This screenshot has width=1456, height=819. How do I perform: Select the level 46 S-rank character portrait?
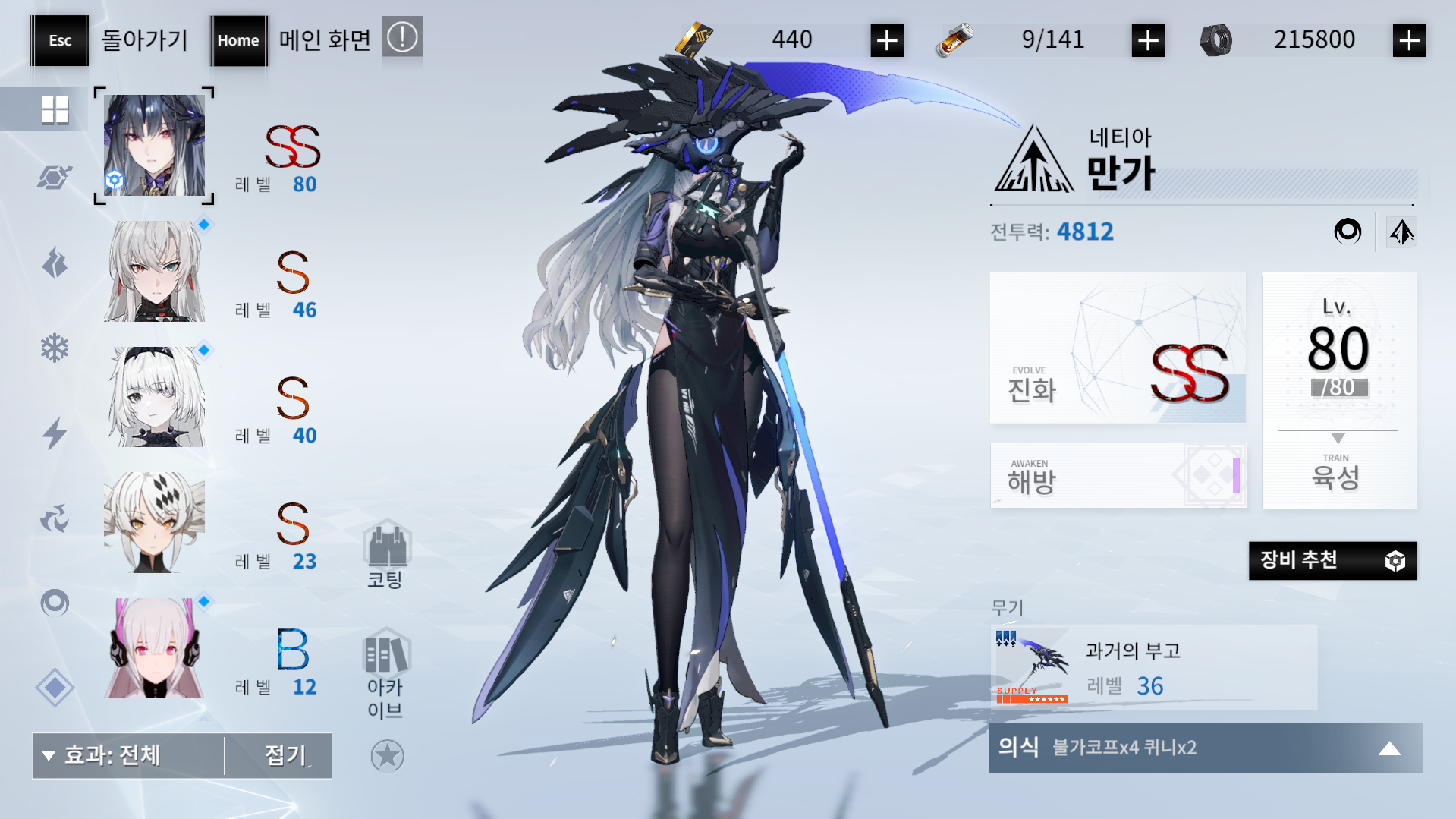(153, 270)
